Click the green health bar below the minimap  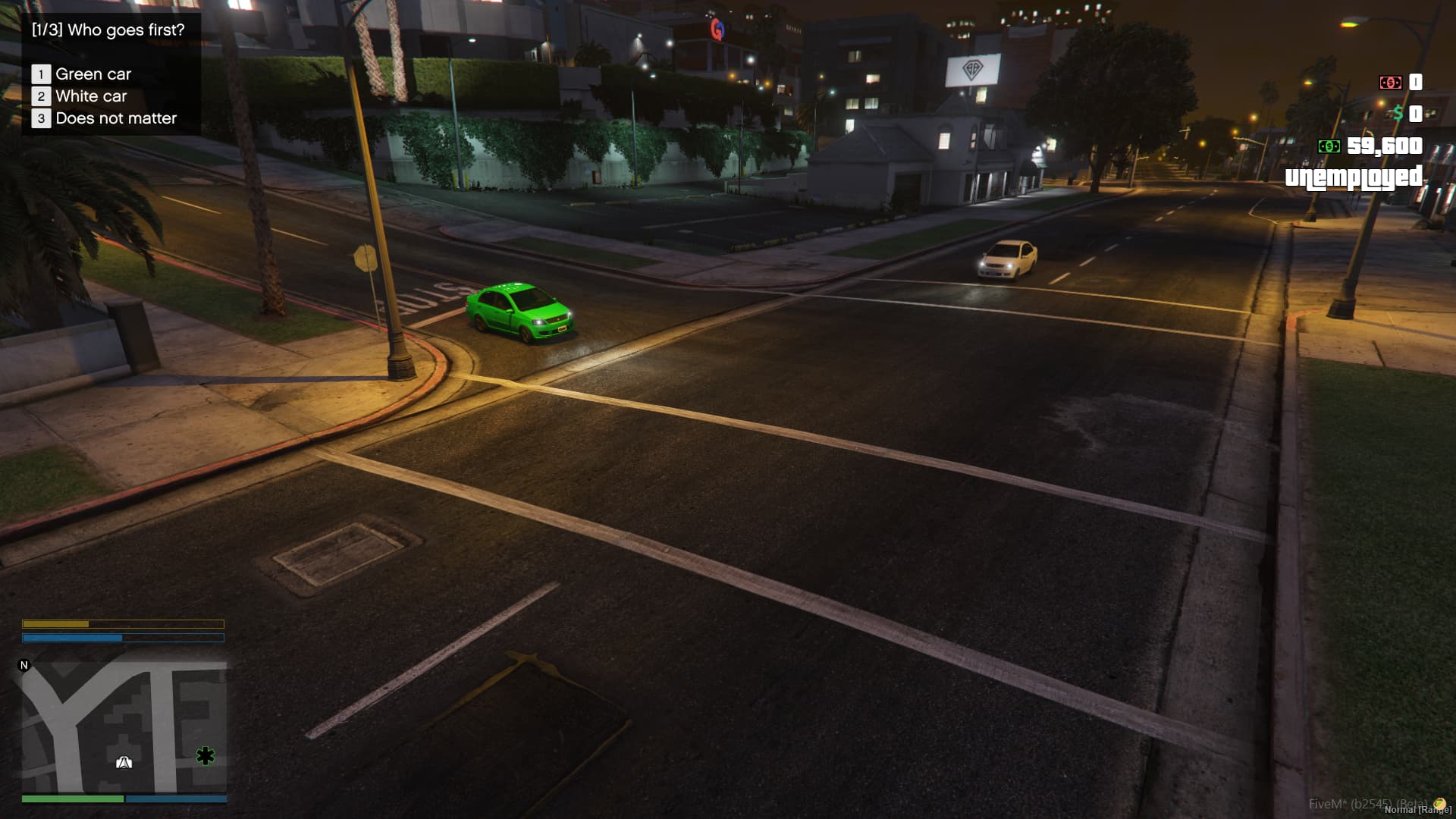click(72, 797)
